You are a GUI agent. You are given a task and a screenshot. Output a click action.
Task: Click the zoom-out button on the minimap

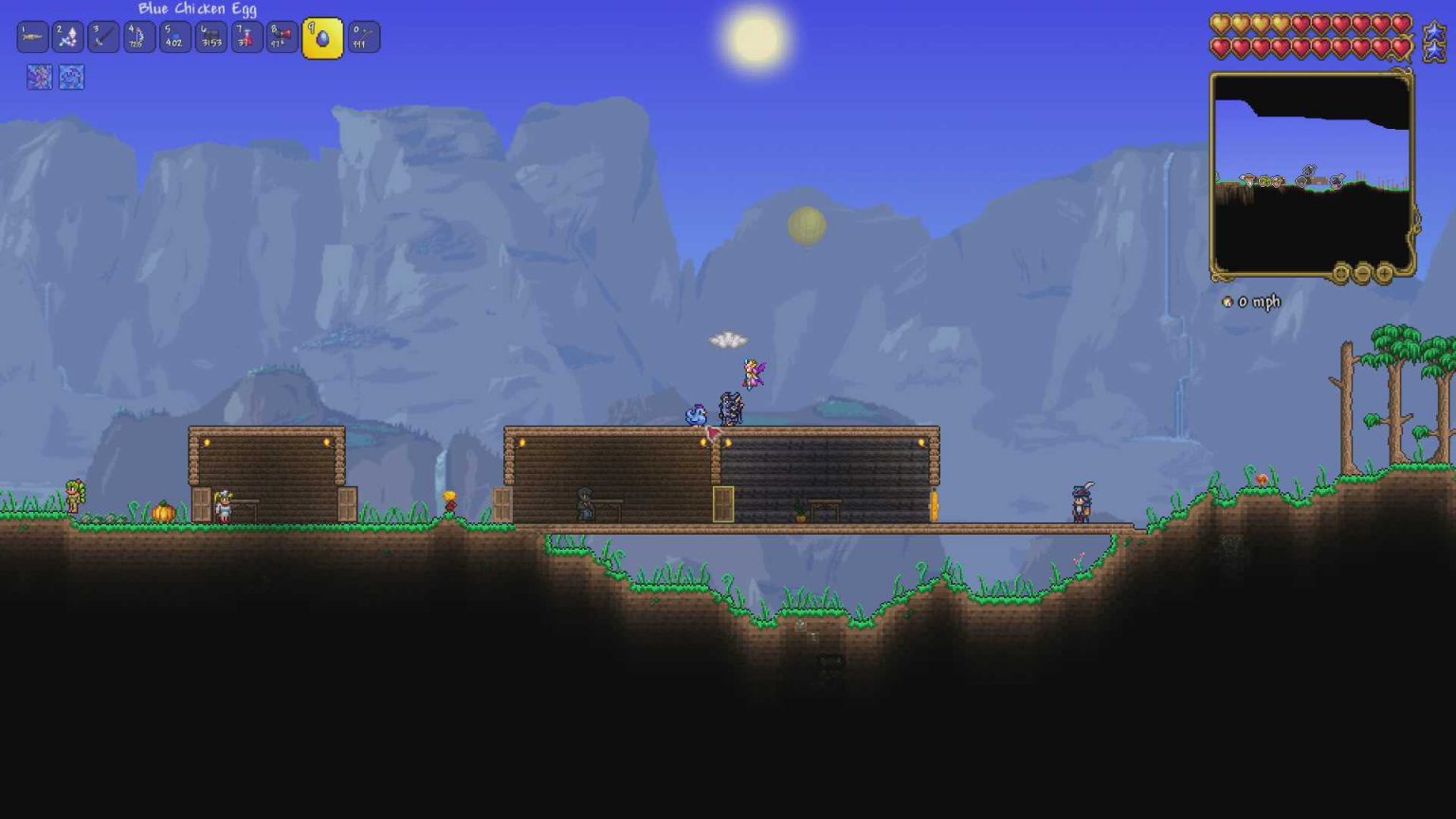[x=1362, y=274]
